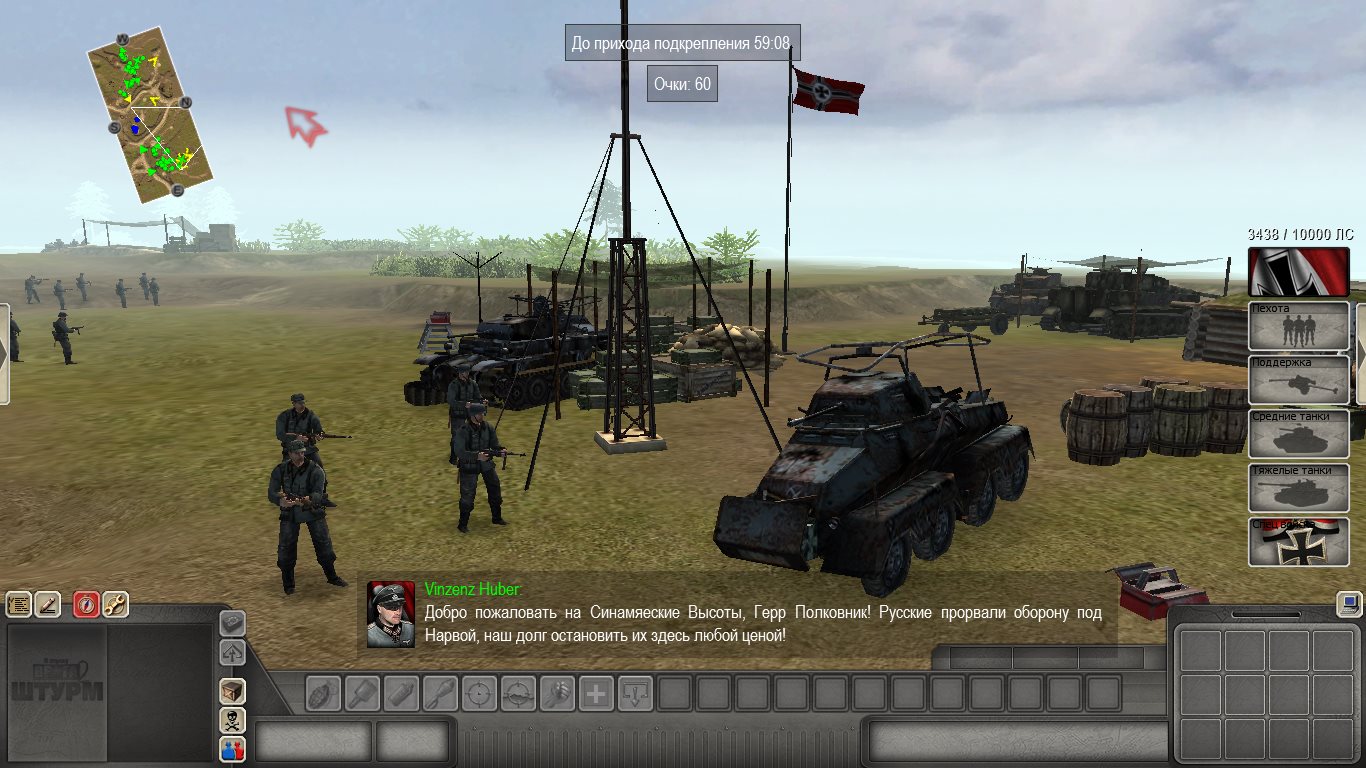Image resolution: width=1366 pixels, height=768 pixels.
Task: Open the wooden crate inventory icon
Action: 232,691
